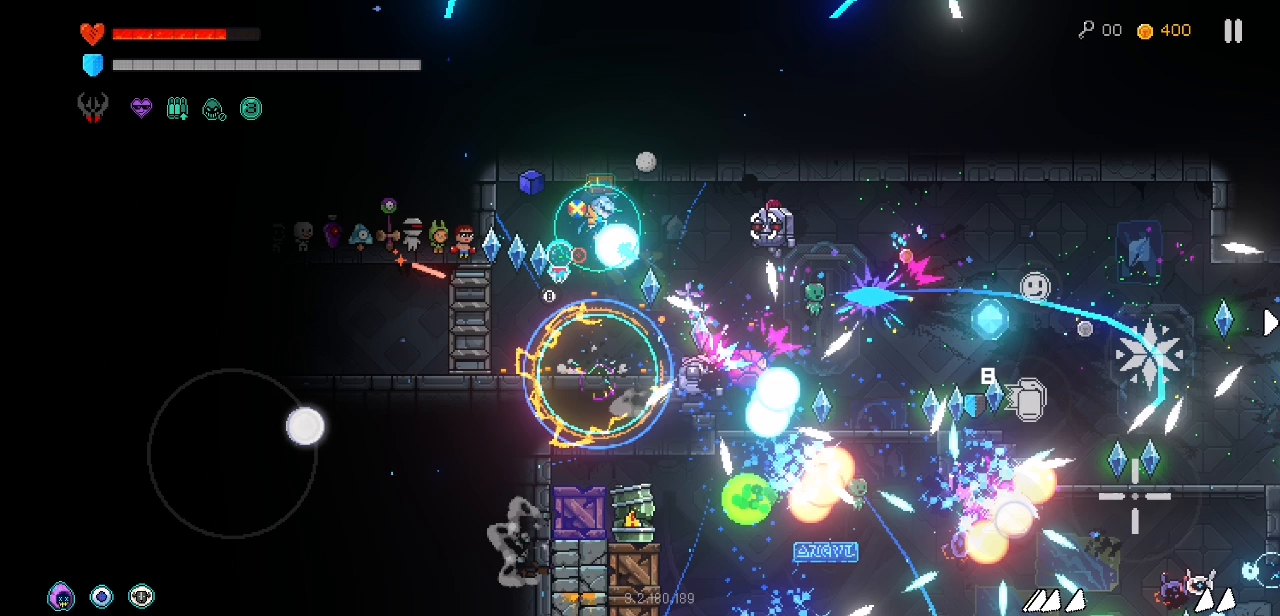The image size is (1280, 616).
Task: Pause the game with the pause button
Action: coord(1233,31)
